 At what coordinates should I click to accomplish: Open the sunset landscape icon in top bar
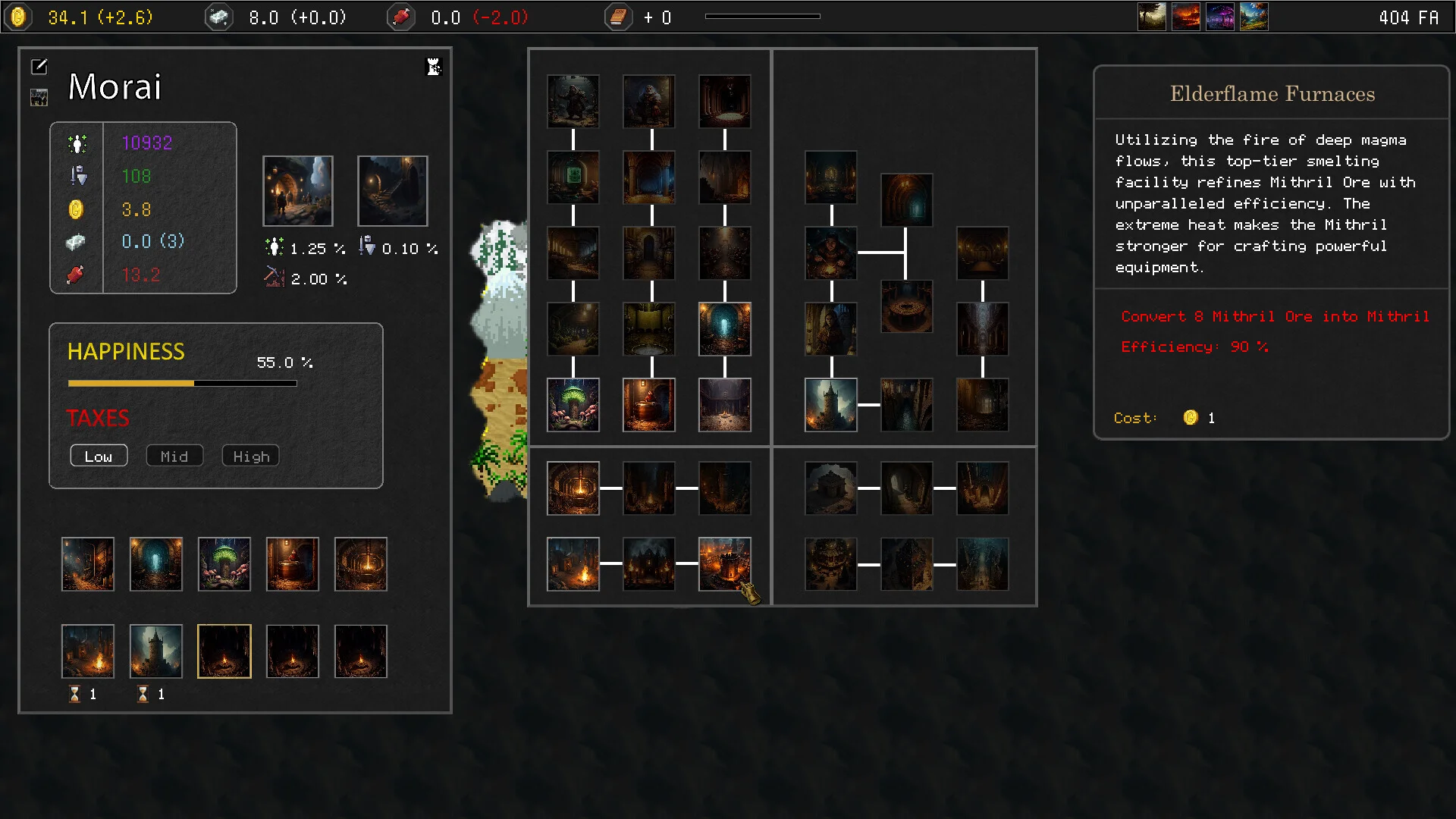pos(1186,17)
